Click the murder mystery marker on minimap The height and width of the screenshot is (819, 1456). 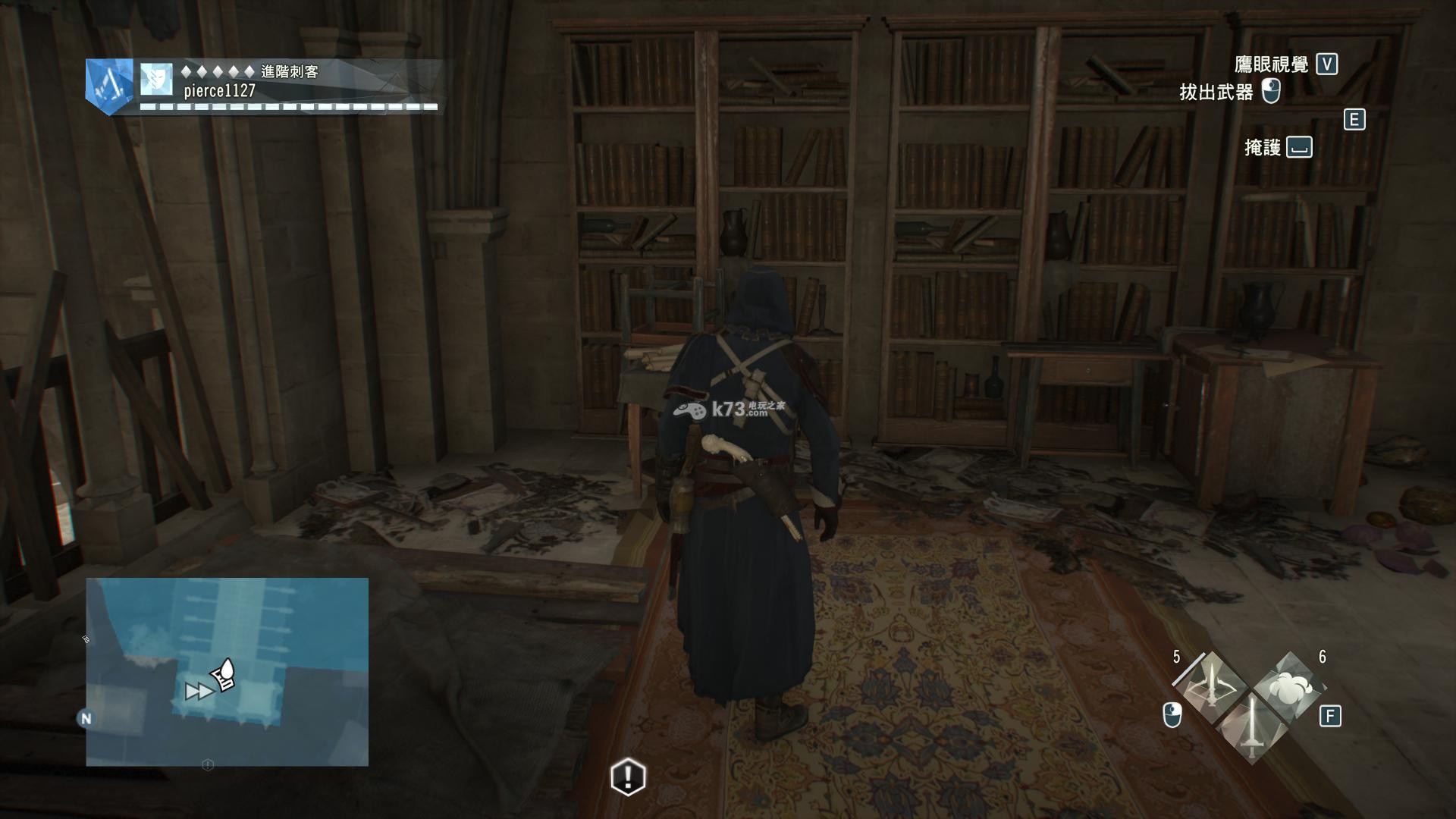click(224, 674)
